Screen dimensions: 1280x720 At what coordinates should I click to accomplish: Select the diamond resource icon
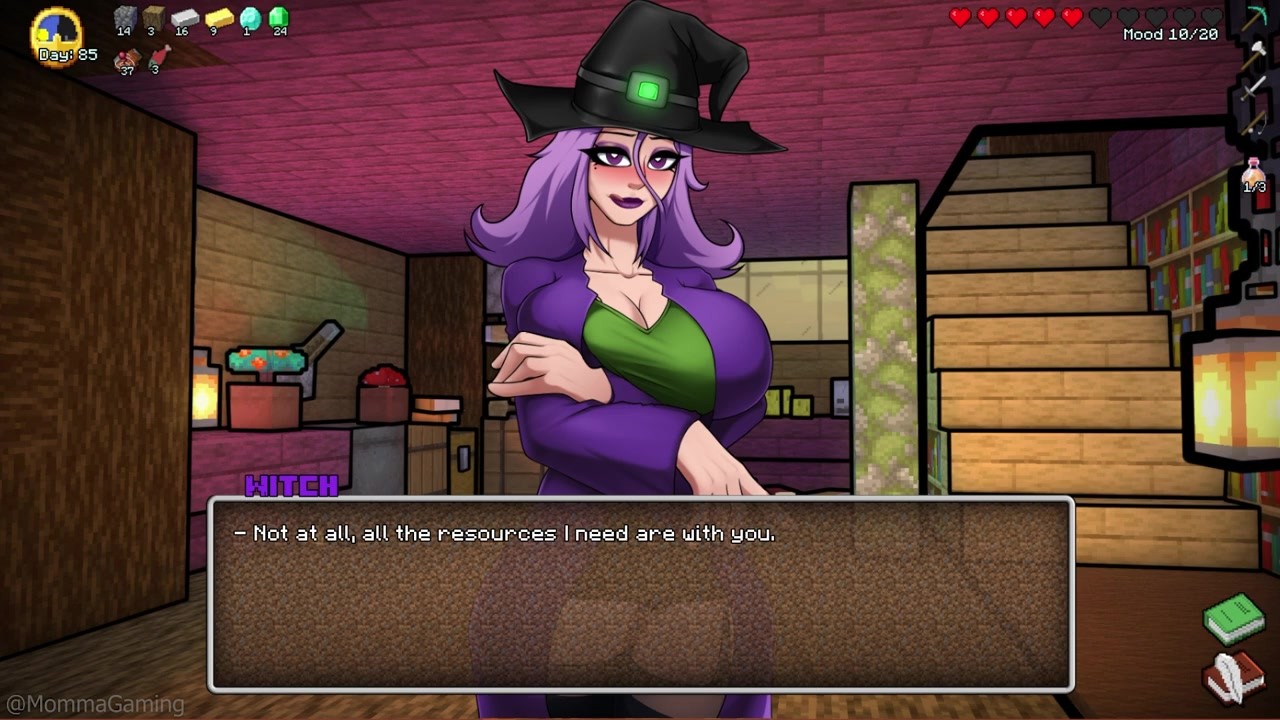point(249,18)
